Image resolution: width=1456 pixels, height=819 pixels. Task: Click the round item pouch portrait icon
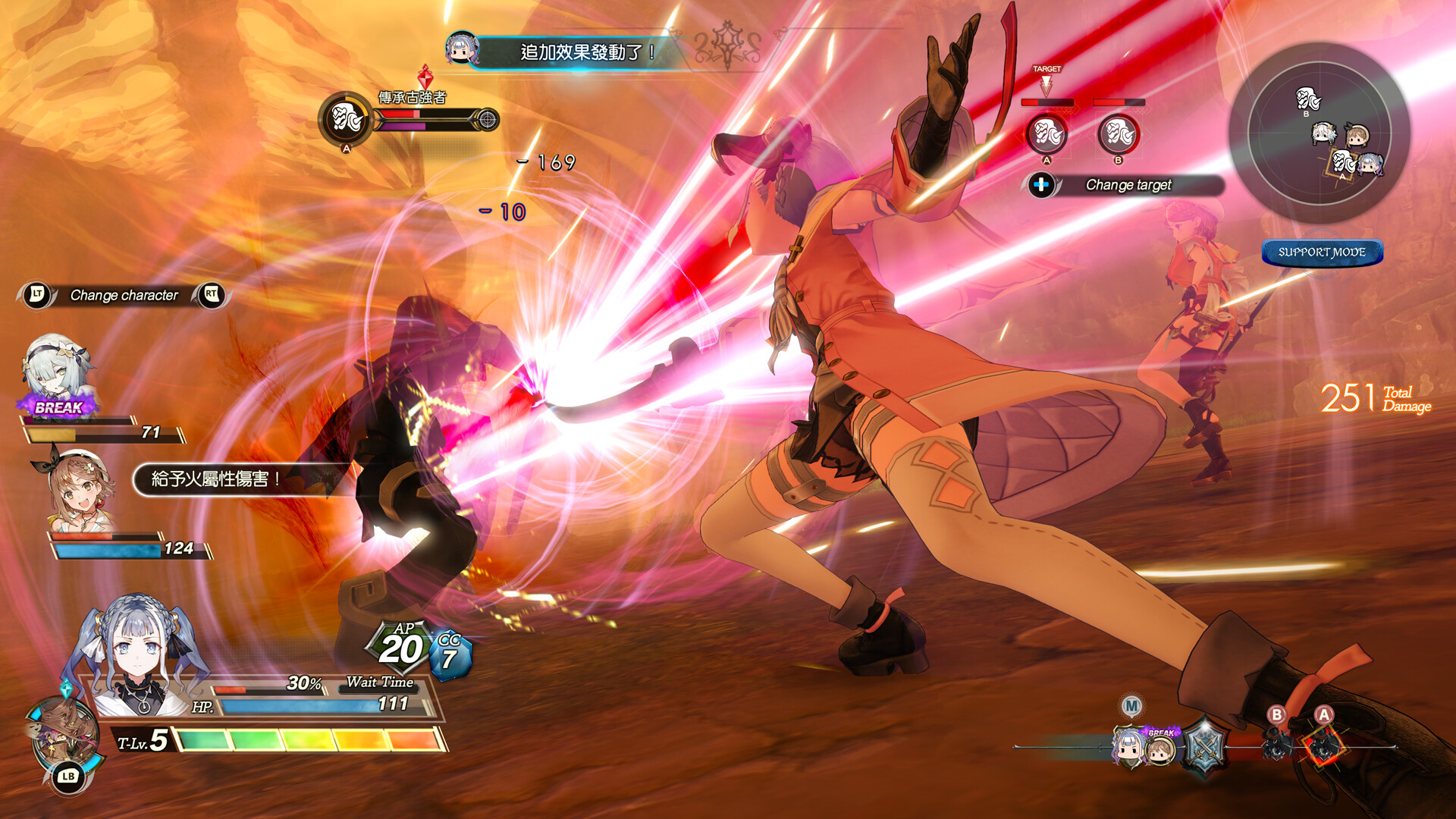(64, 734)
